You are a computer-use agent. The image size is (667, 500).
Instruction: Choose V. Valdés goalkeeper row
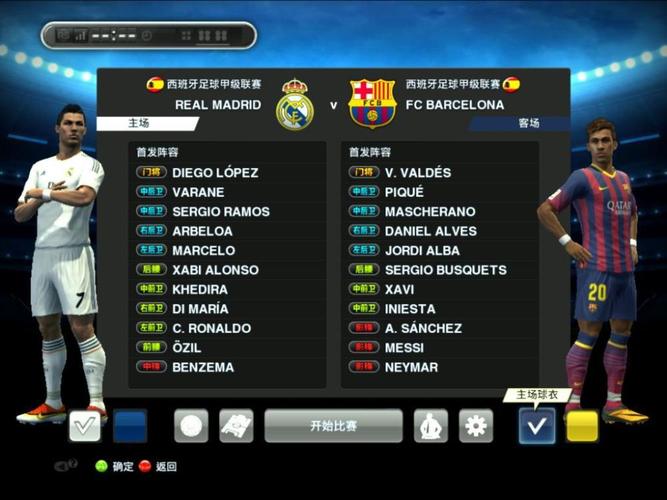pyautogui.click(x=417, y=172)
